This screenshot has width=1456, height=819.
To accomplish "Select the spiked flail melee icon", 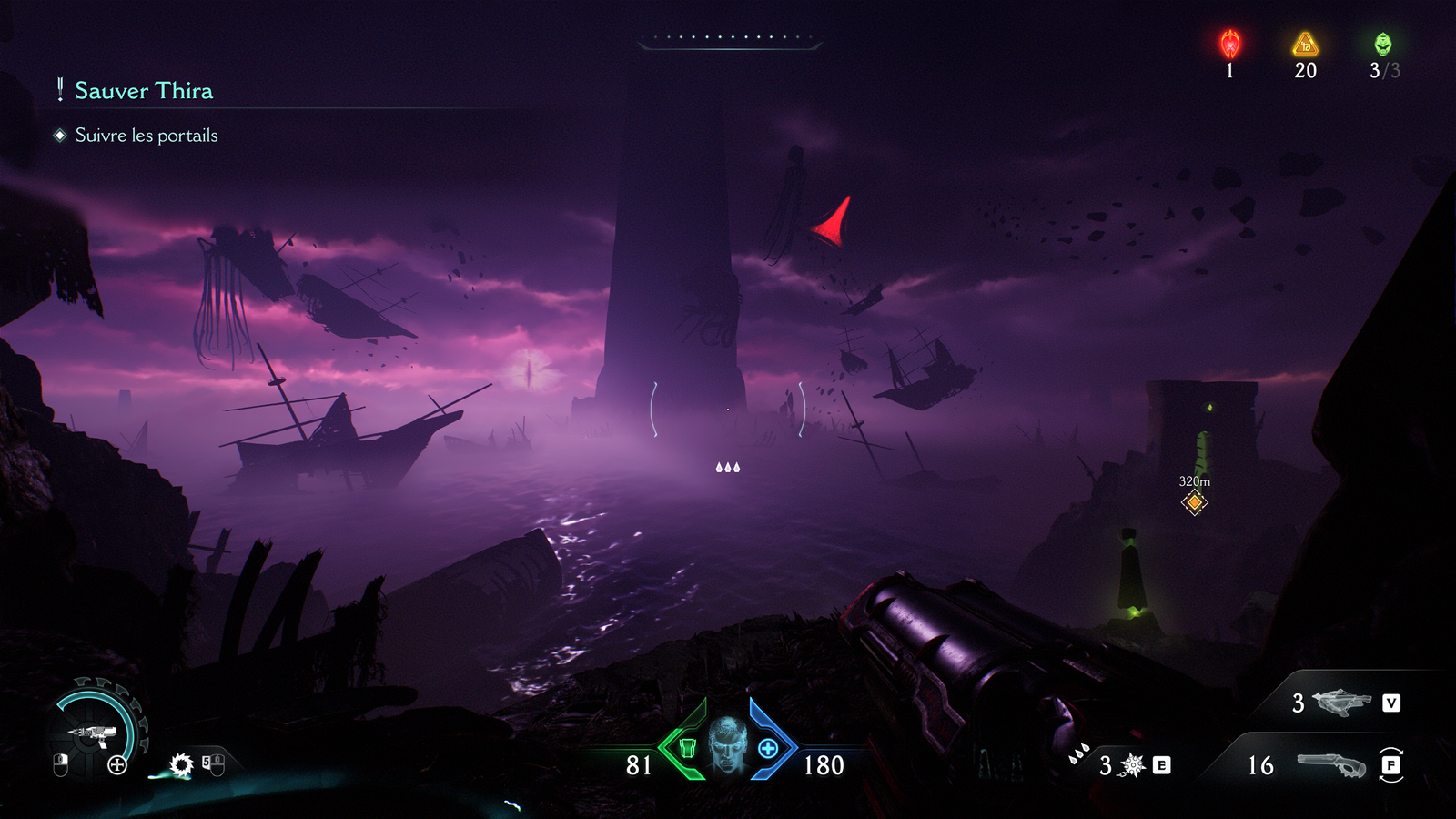I will (1133, 765).
